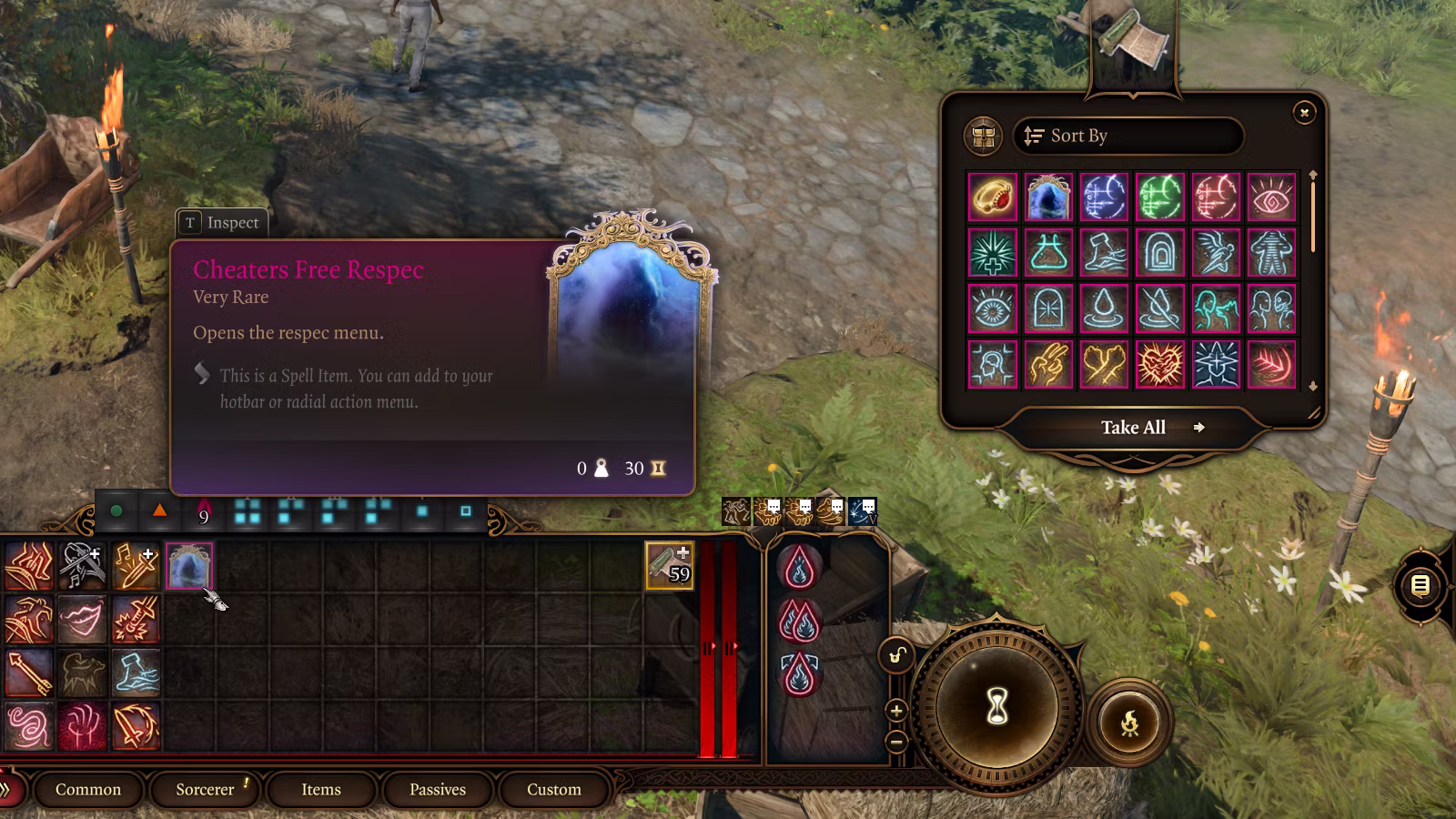Select the arrow stack showing 59

pos(670,566)
